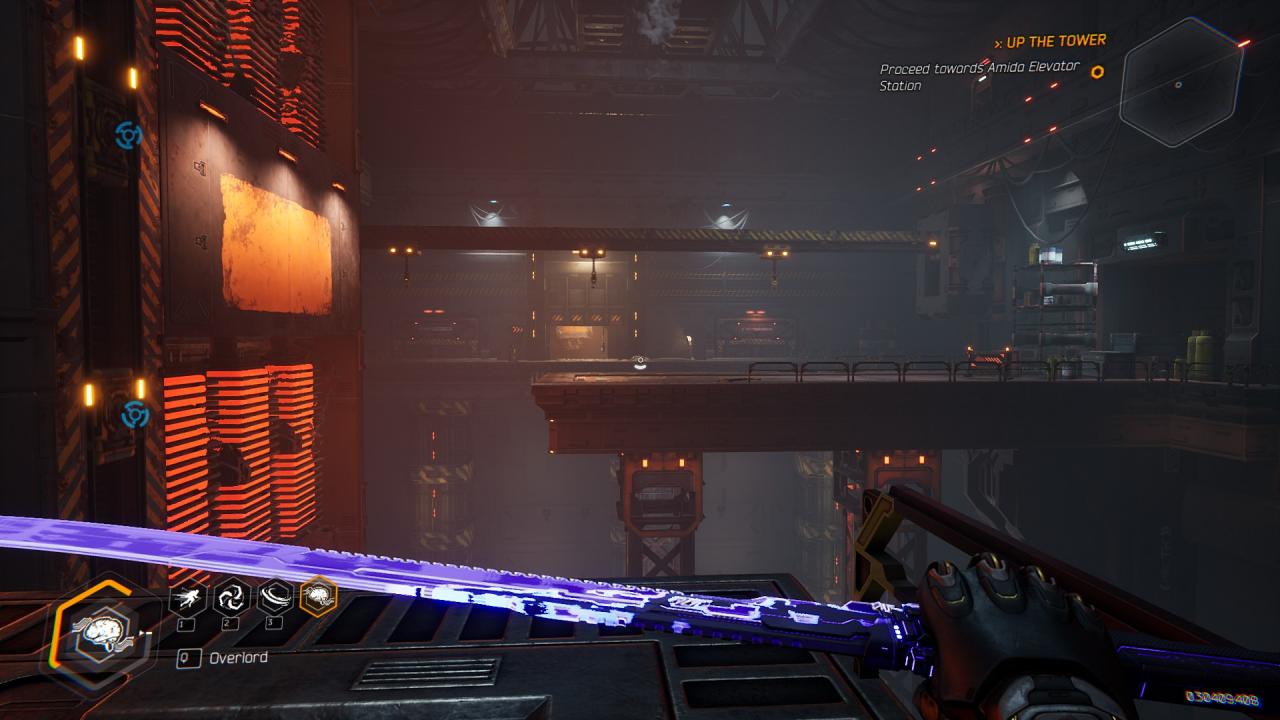This screenshot has width=1280, height=720.
Task: Open the hexagonal minimap
Action: coord(1180,83)
